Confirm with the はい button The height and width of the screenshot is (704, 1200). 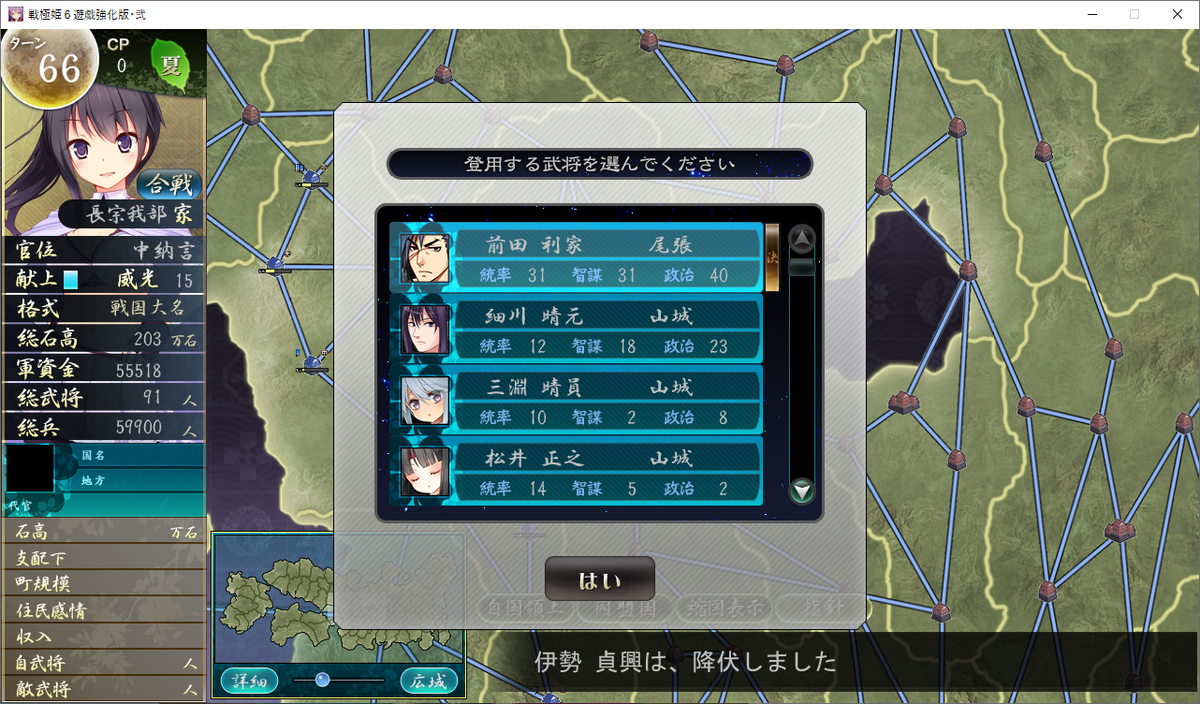click(599, 579)
